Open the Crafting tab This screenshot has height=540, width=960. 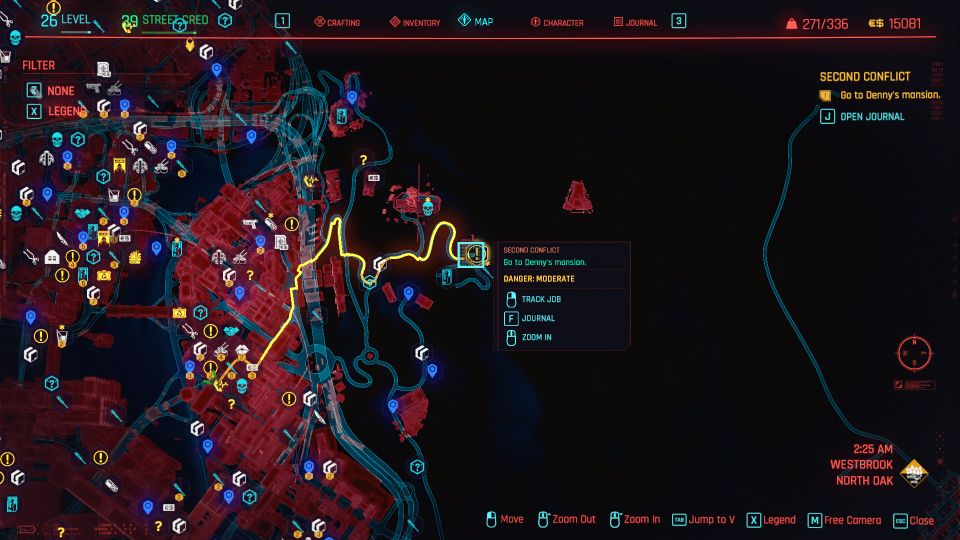coord(339,22)
